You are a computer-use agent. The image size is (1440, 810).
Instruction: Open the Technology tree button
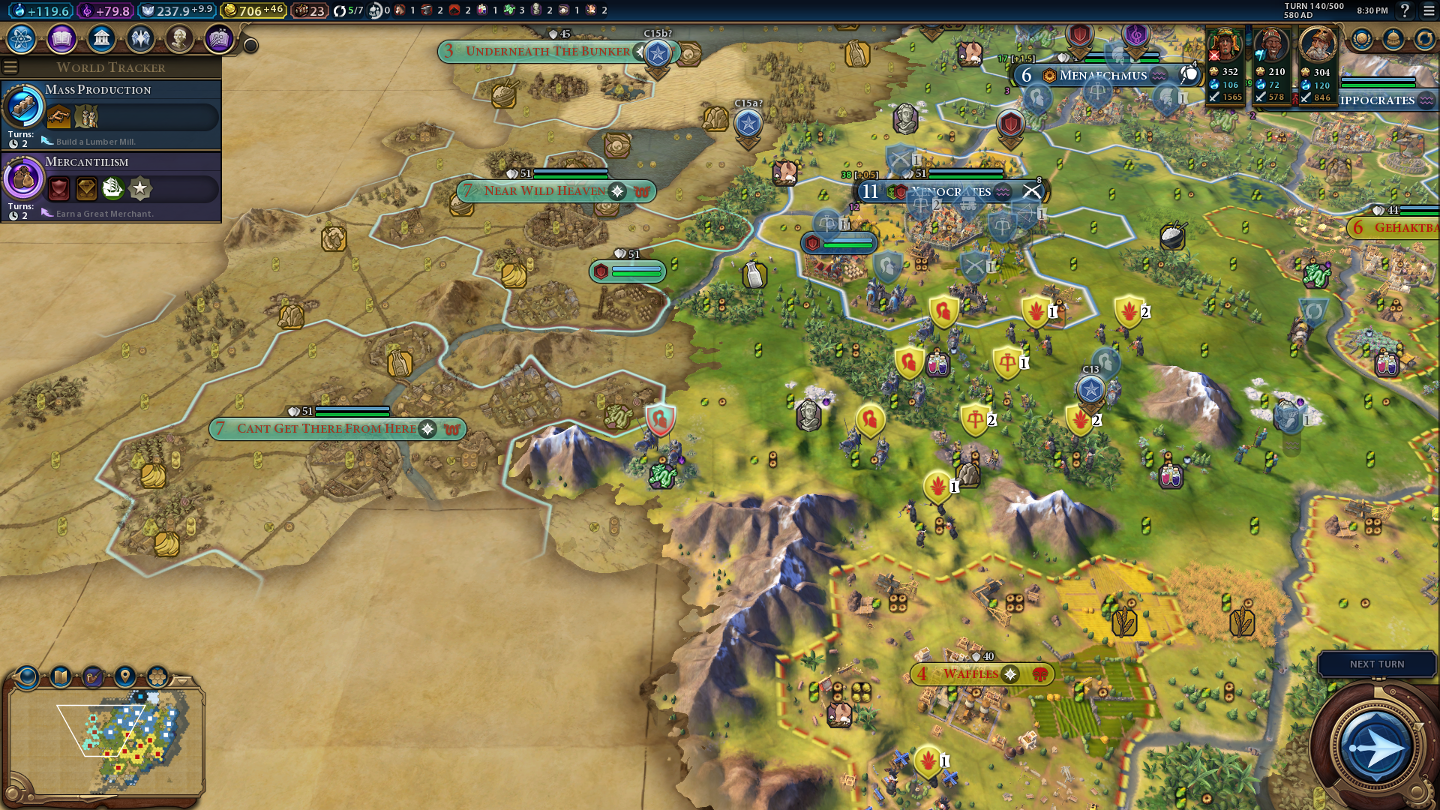pos(22,39)
